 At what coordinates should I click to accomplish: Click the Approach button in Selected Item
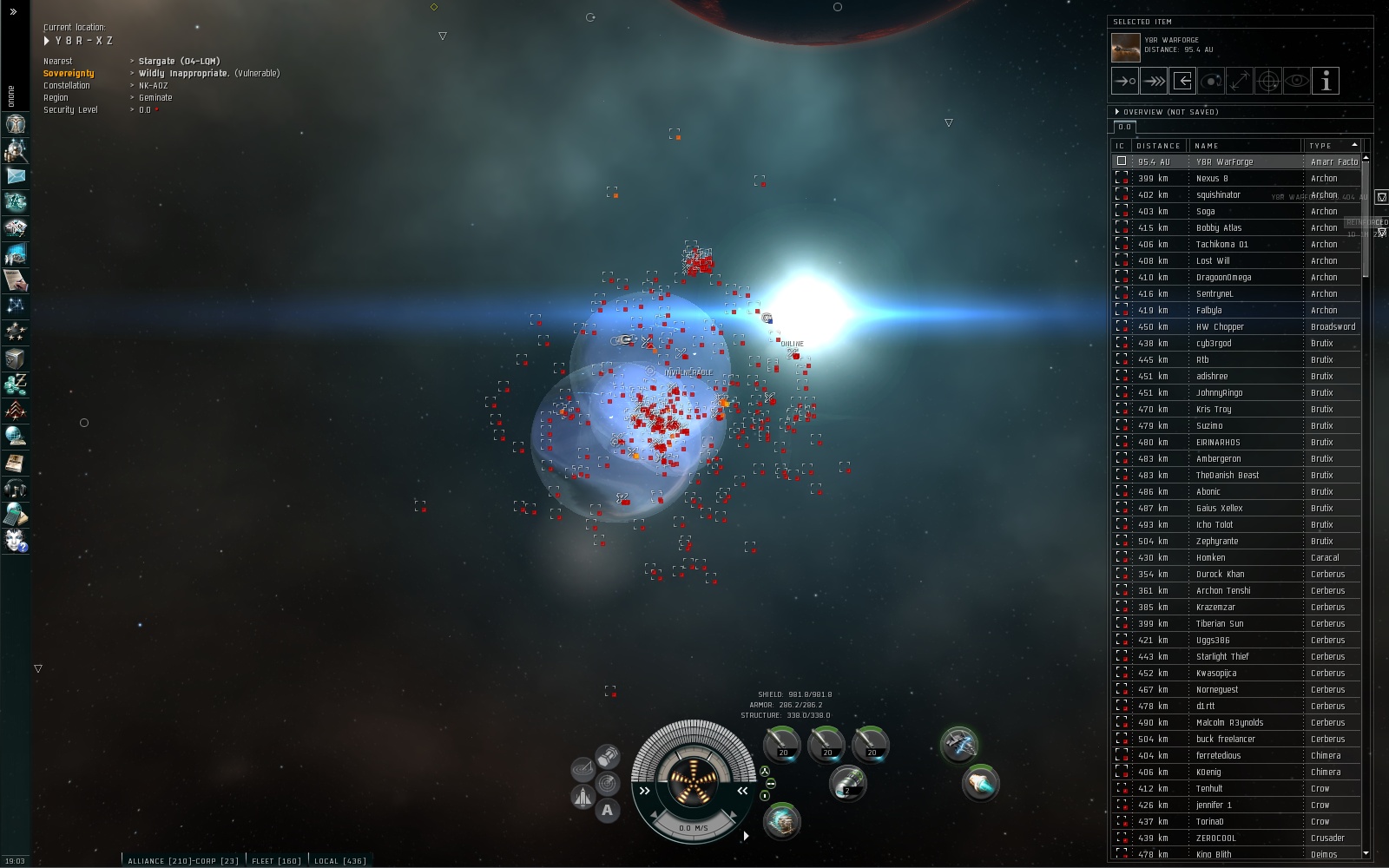click(1125, 81)
